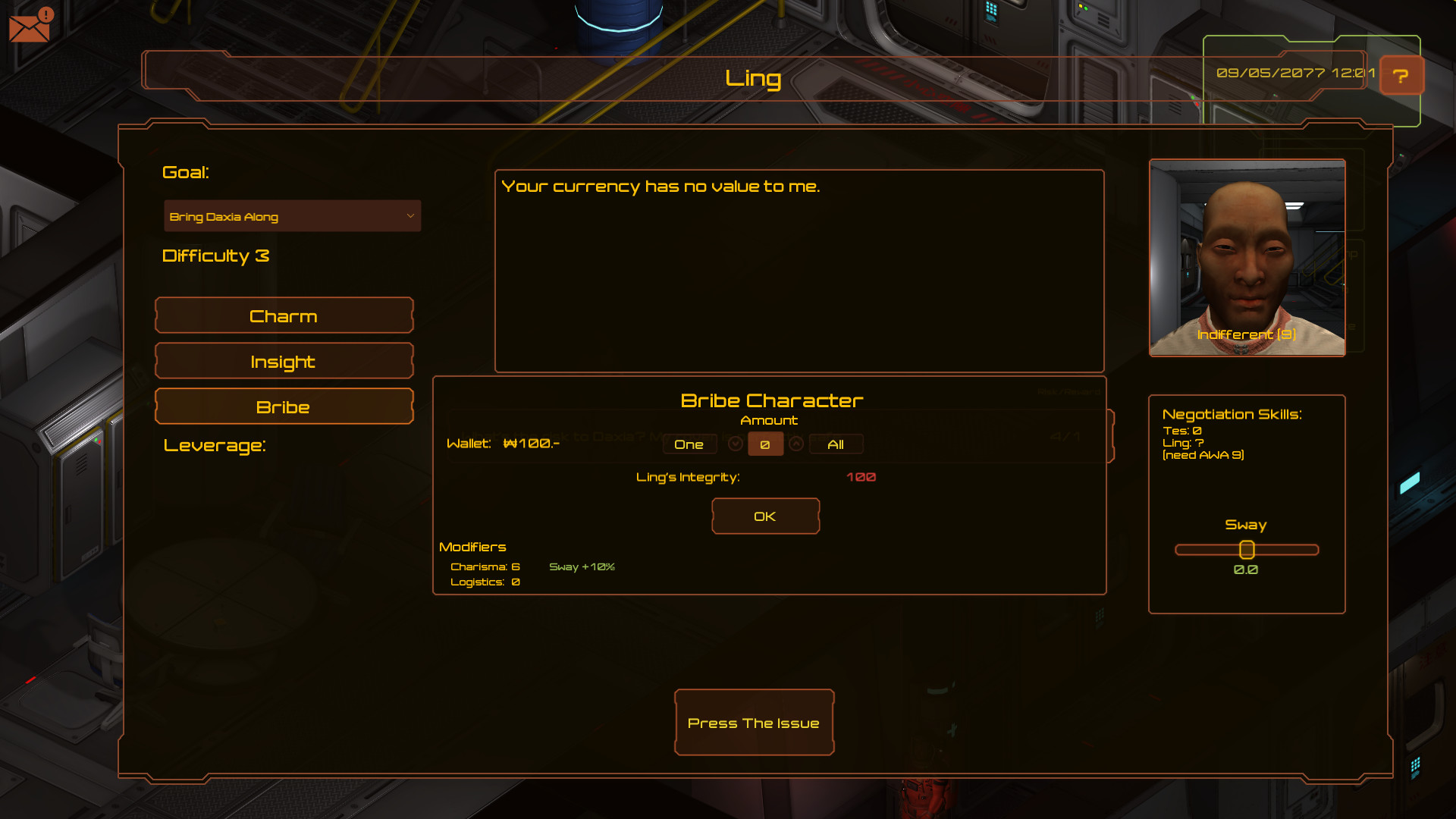The height and width of the screenshot is (819, 1456).
Task: Click the circular down-arrow to decrease bribe amount
Action: pos(735,444)
